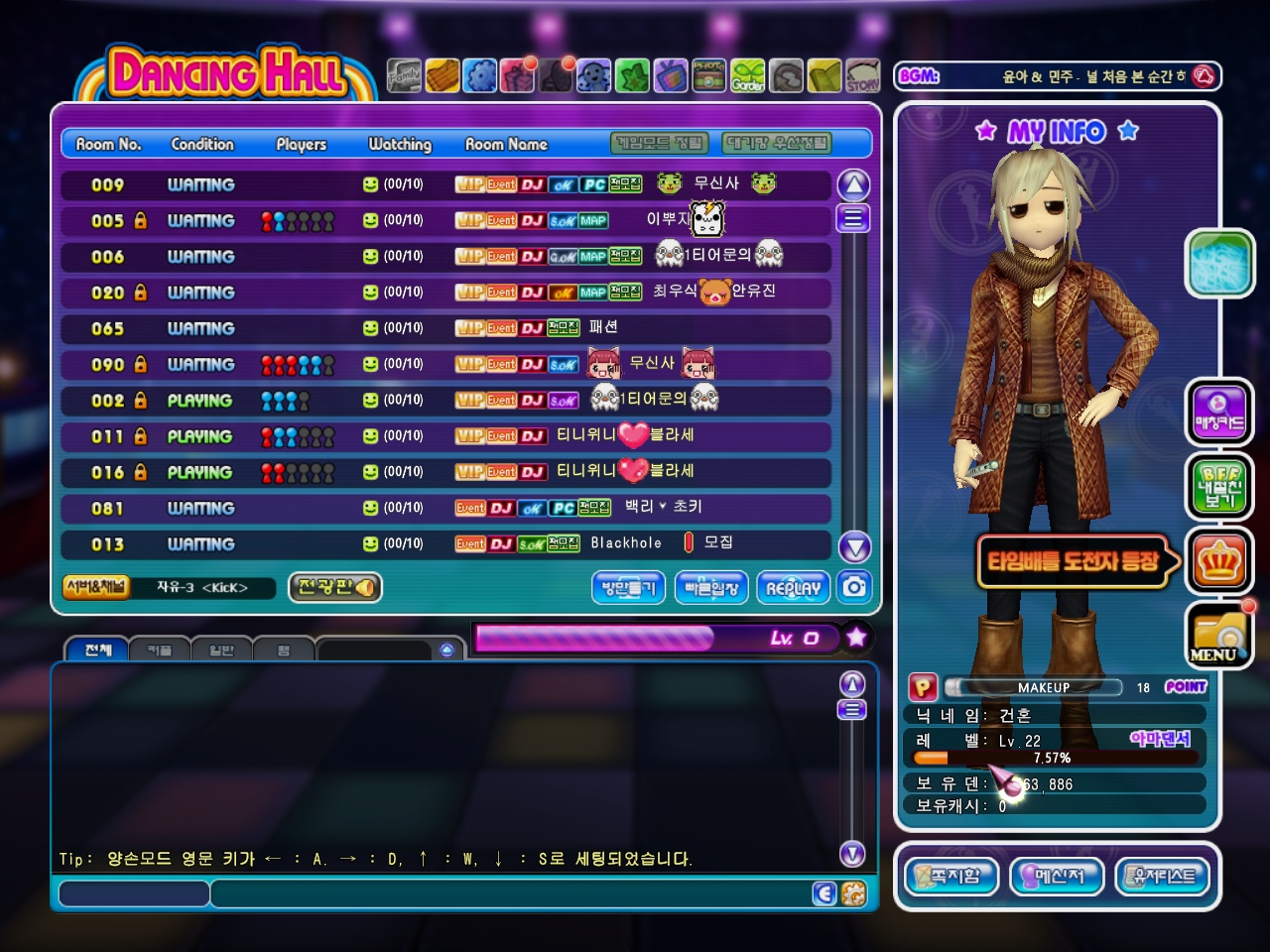
Task: Open the Story icon
Action: (x=862, y=75)
